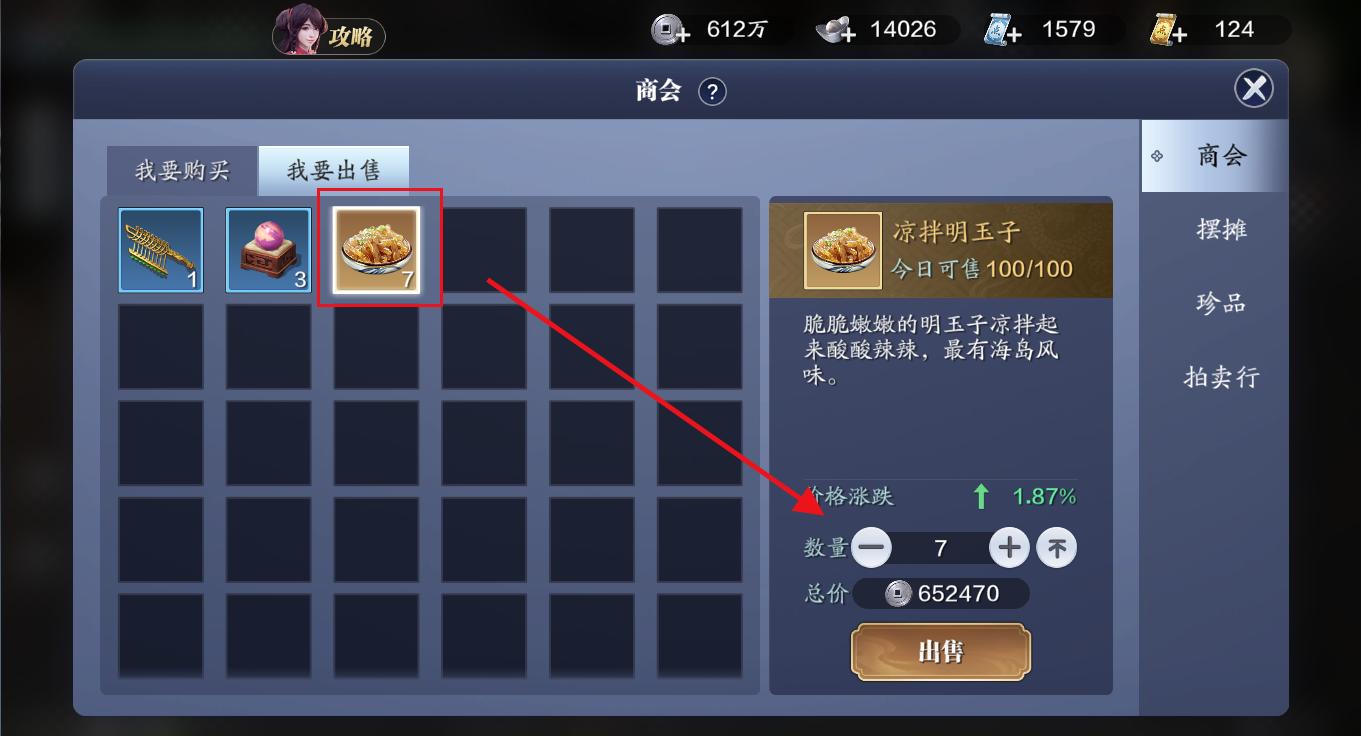
Task: Select the 凉拌明玉子 dish in the grid
Action: pos(378,249)
